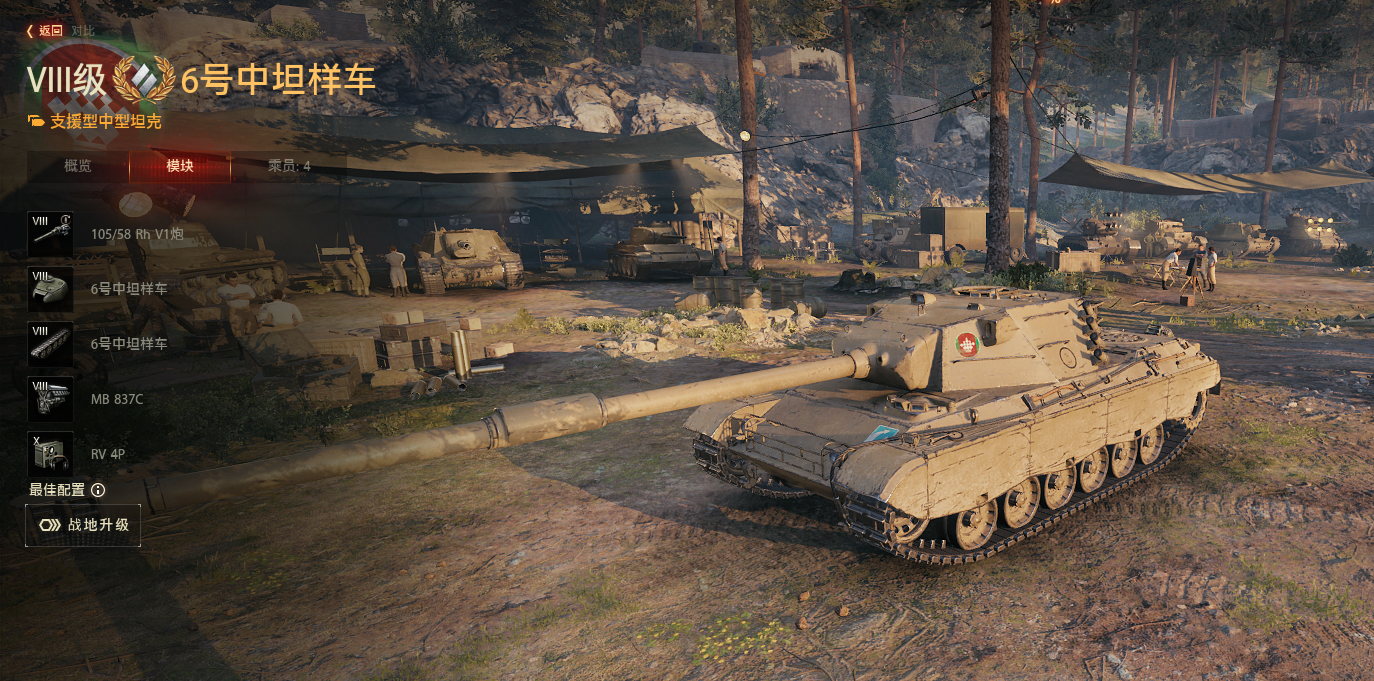Viewport: 1374px width, 681px height.
Task: Open the 战地升级 field upgrade
Action: pyautogui.click(x=83, y=525)
